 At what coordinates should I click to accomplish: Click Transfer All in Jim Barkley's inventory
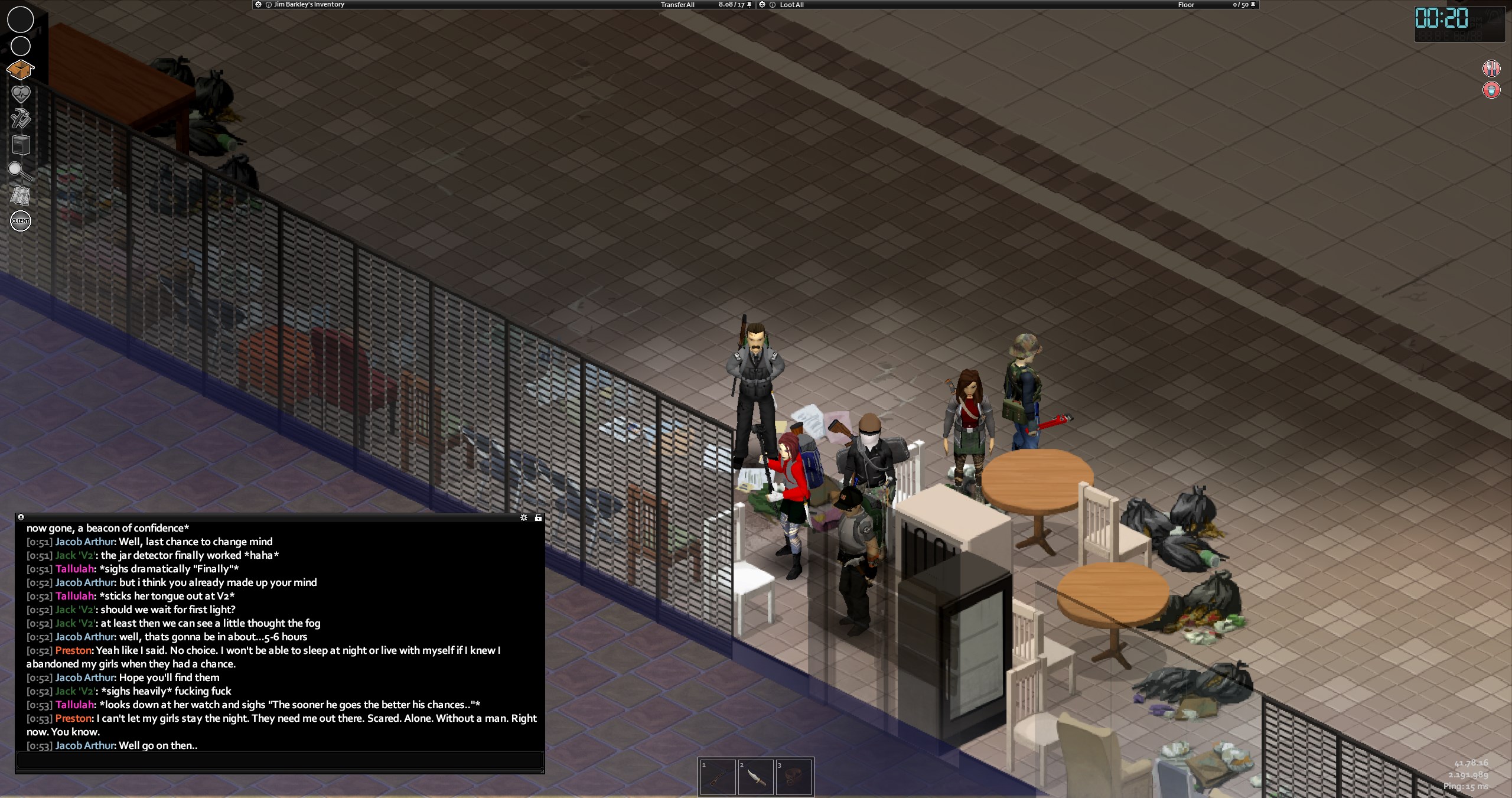point(677,5)
